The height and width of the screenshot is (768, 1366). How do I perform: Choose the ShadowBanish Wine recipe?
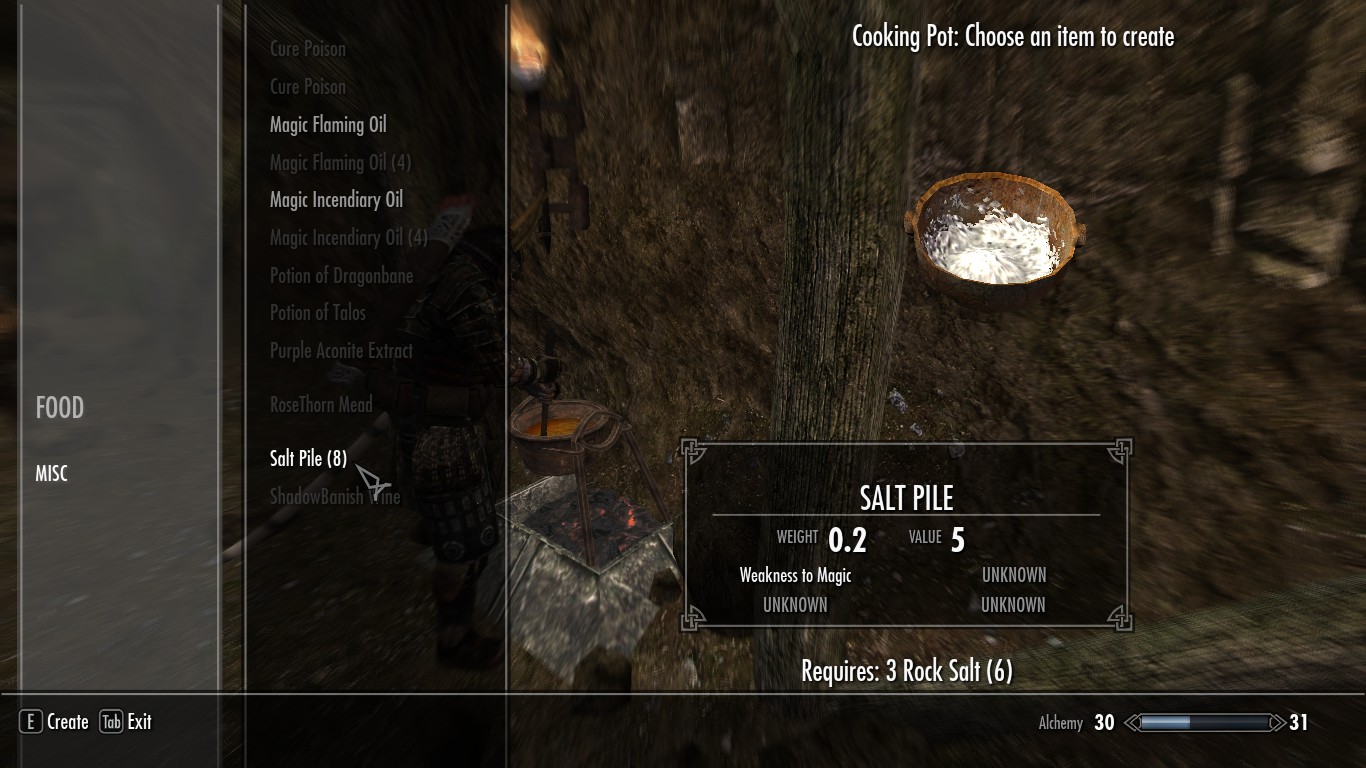click(335, 496)
